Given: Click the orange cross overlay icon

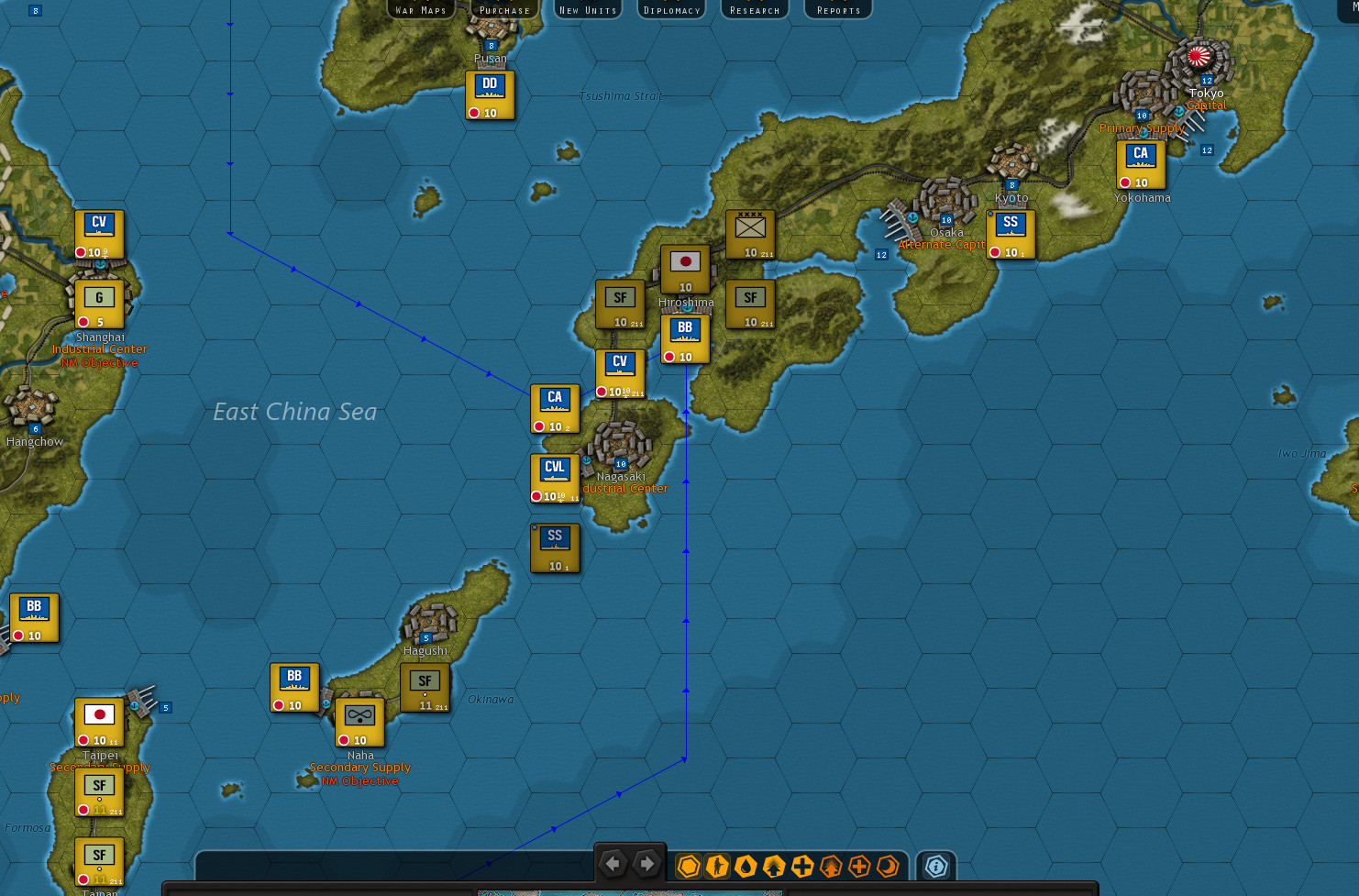Looking at the screenshot, I should [x=859, y=866].
